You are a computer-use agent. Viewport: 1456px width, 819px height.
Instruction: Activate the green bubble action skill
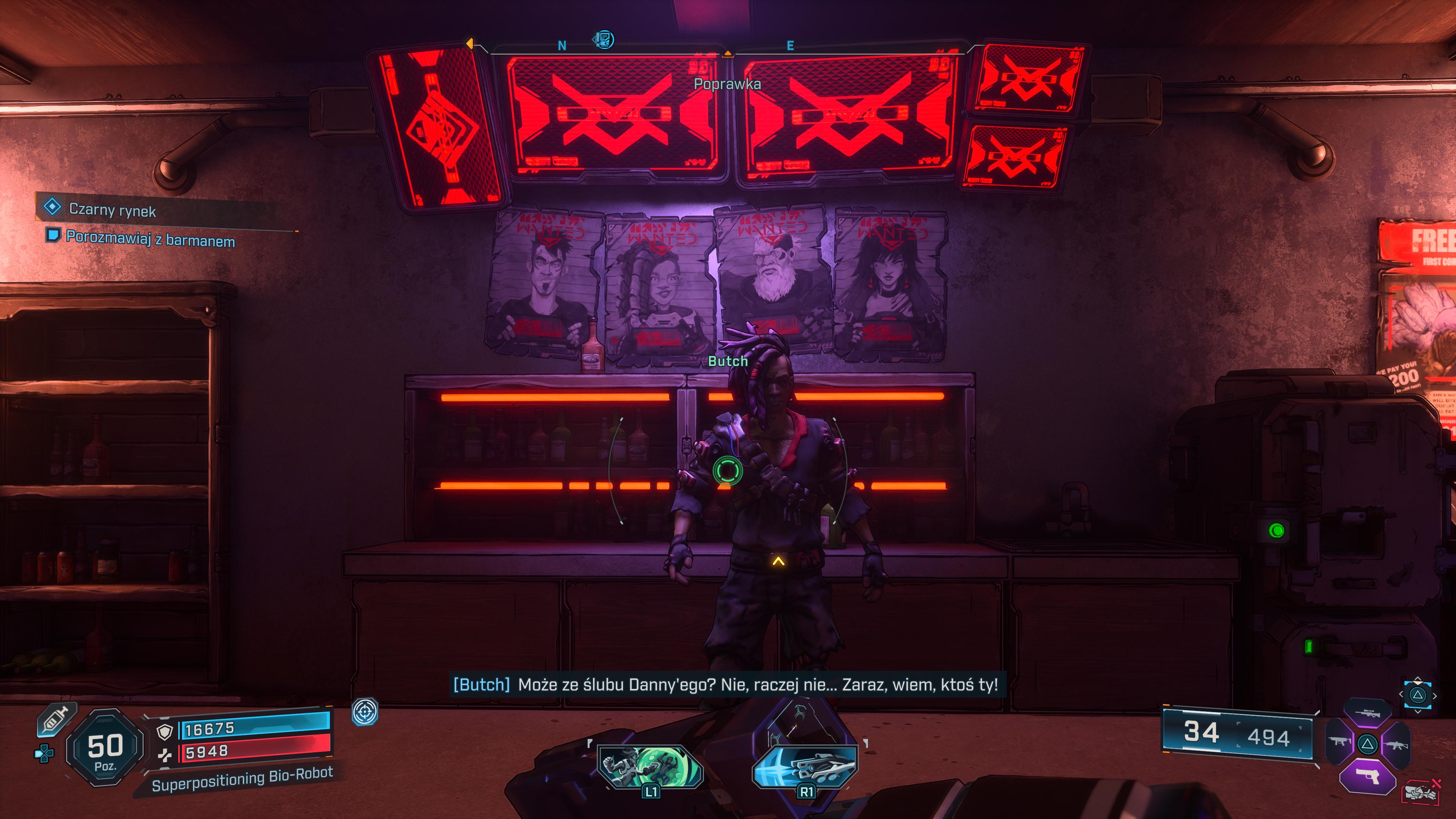tap(650, 766)
